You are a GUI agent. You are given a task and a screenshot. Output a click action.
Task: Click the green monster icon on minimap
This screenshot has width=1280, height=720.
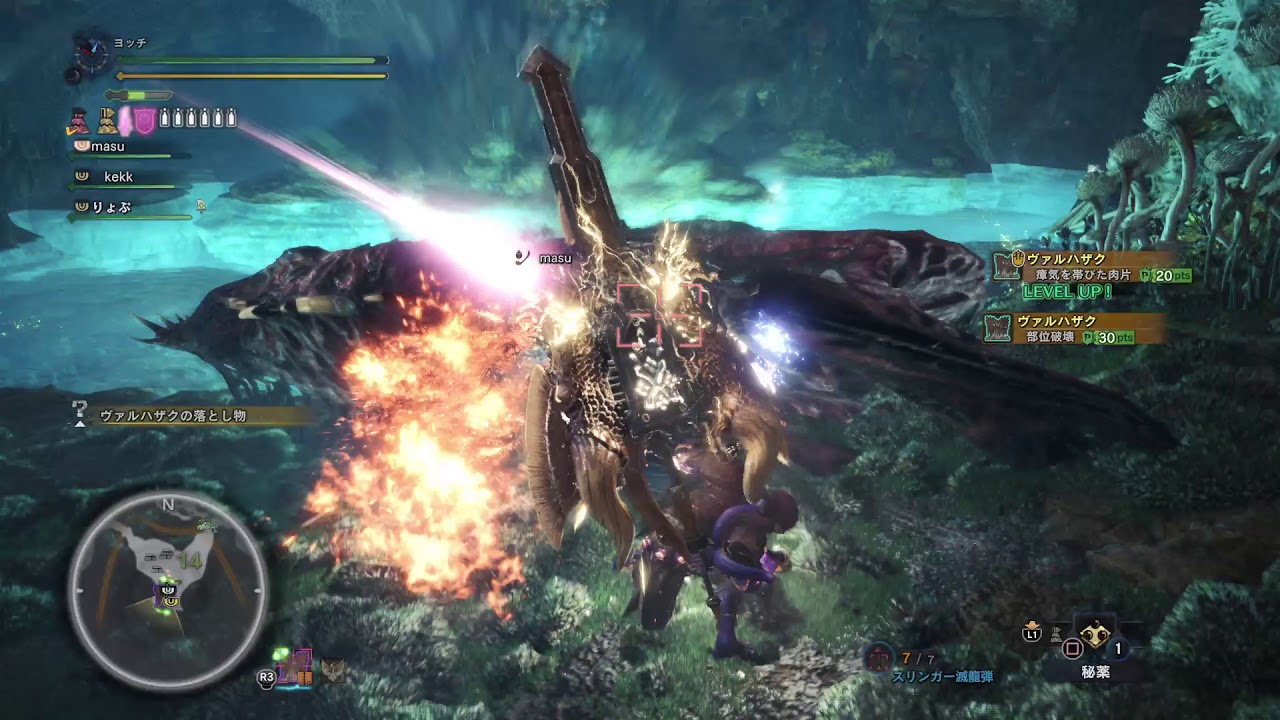click(206, 524)
